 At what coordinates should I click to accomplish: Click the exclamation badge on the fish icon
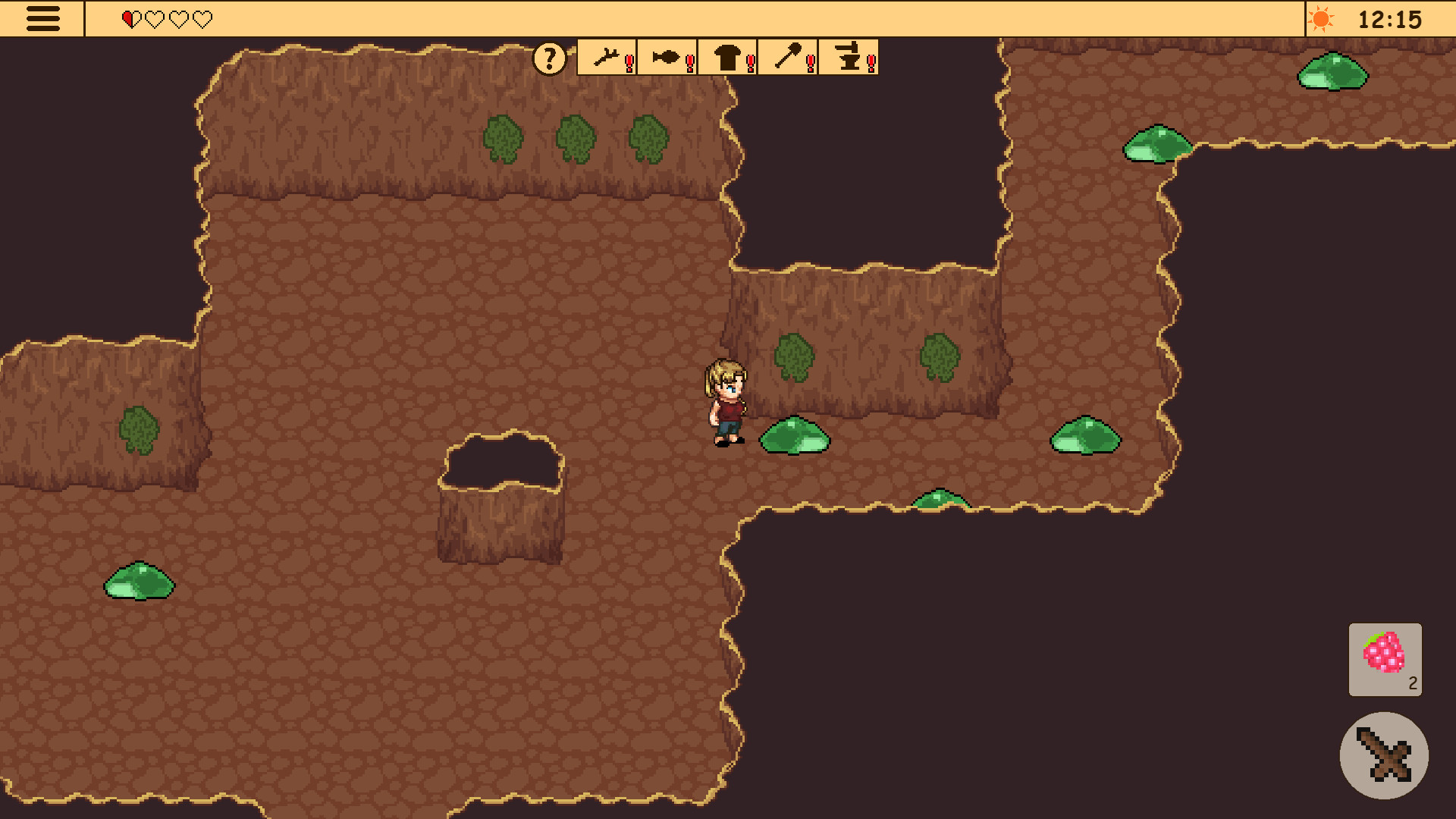[x=689, y=63]
